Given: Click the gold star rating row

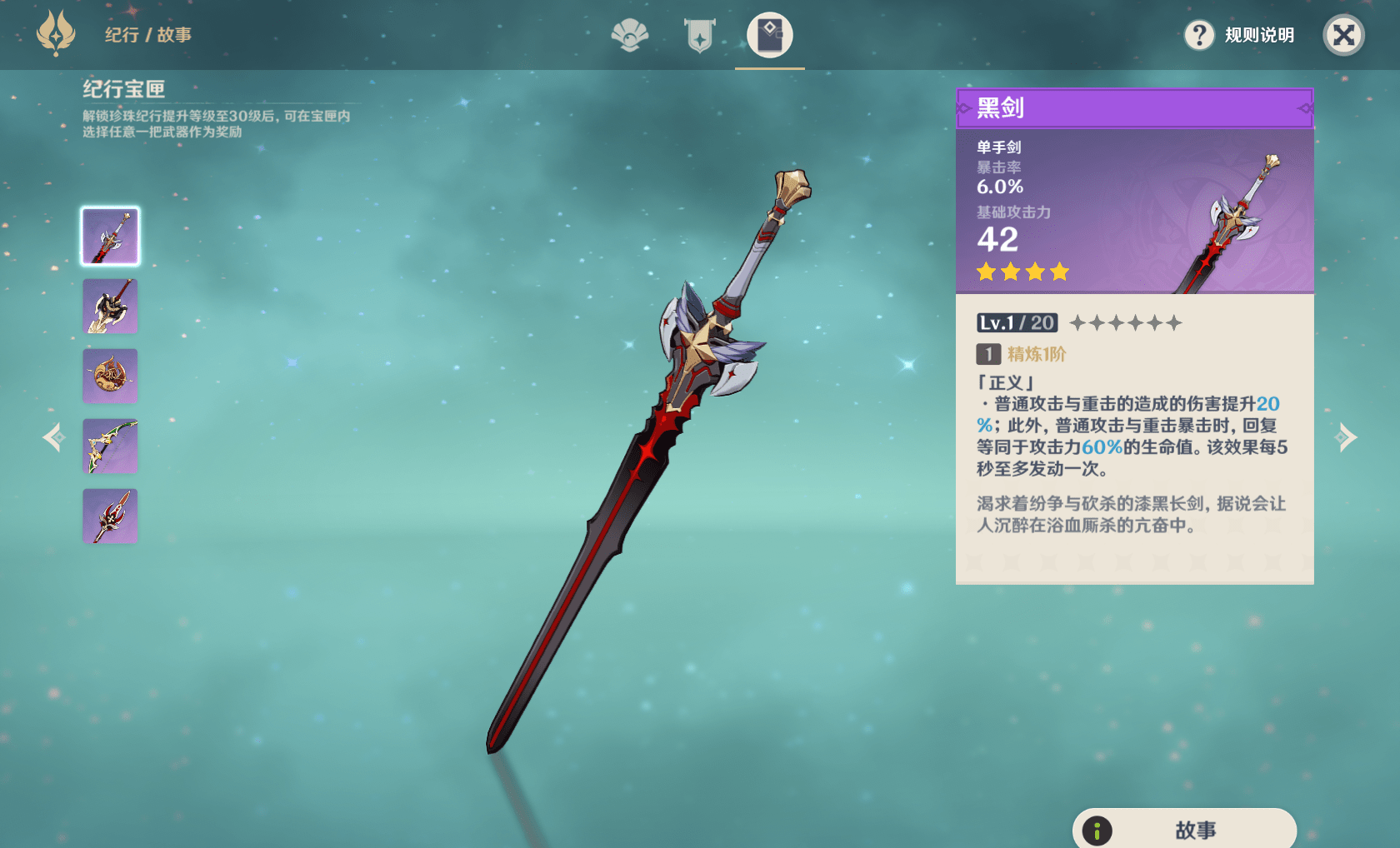Looking at the screenshot, I should (1022, 272).
